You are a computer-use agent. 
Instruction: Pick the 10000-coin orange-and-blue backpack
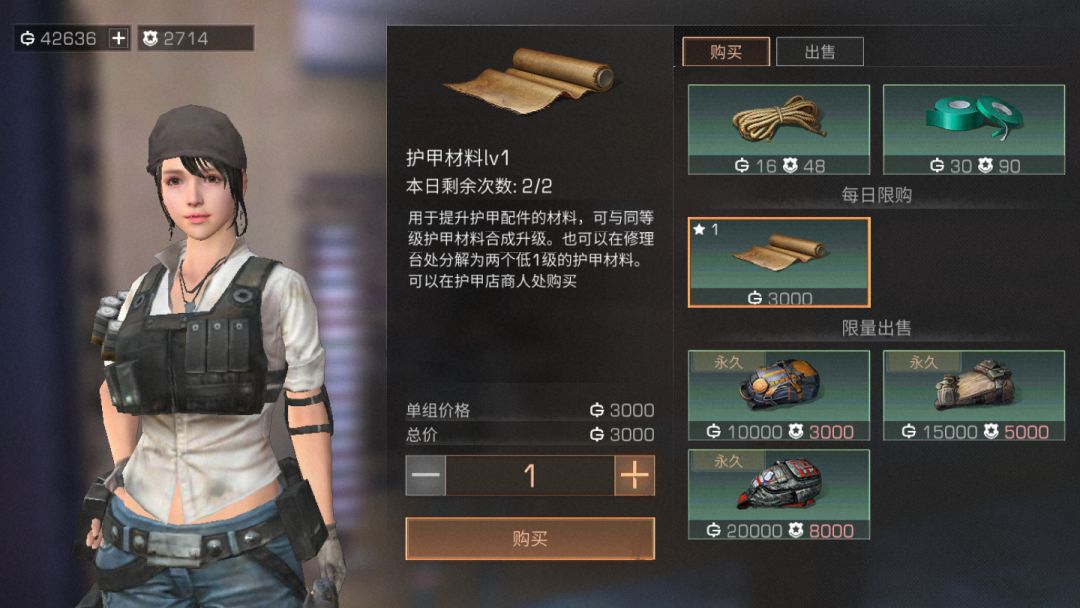pos(778,395)
